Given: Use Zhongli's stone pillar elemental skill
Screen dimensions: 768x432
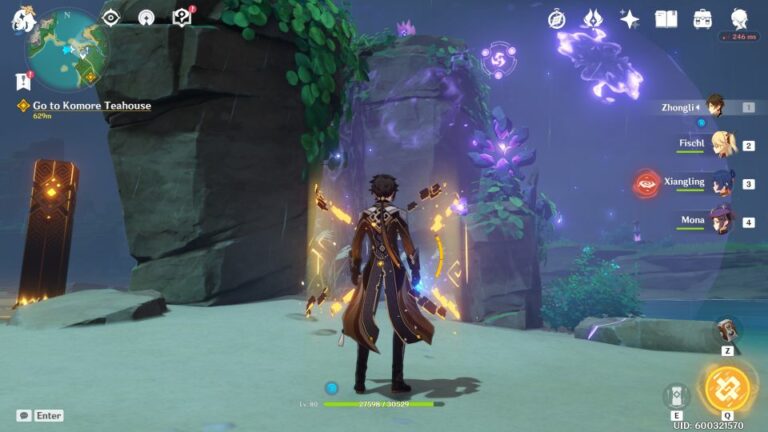Looking at the screenshot, I should coord(677,396).
